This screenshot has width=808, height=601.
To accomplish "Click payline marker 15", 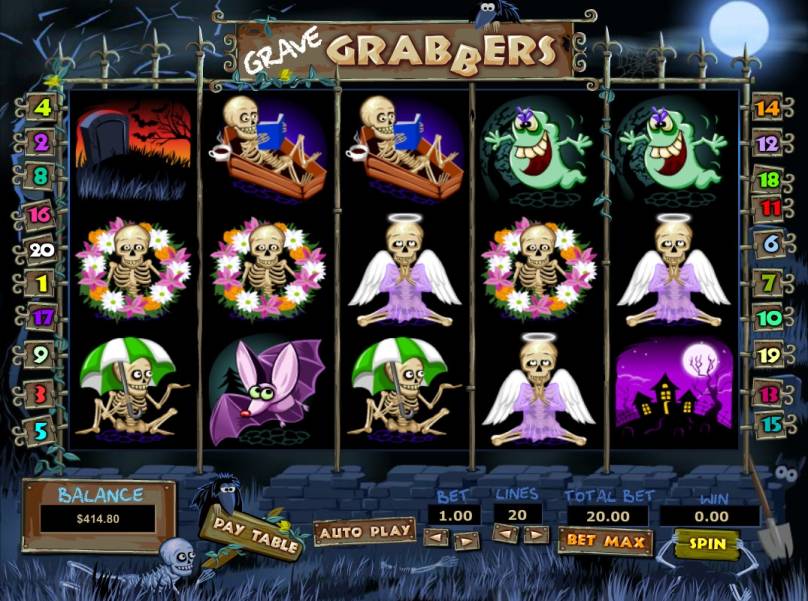I will click(770, 422).
